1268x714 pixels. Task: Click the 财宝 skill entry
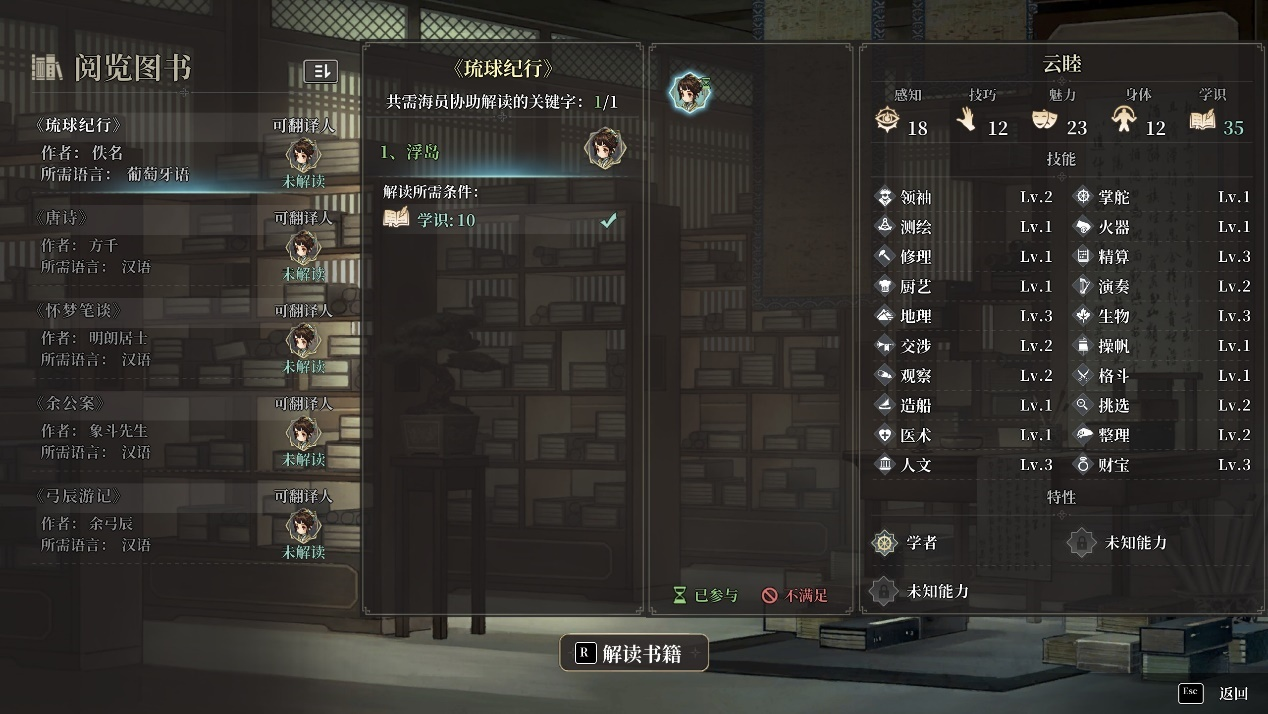point(1113,465)
